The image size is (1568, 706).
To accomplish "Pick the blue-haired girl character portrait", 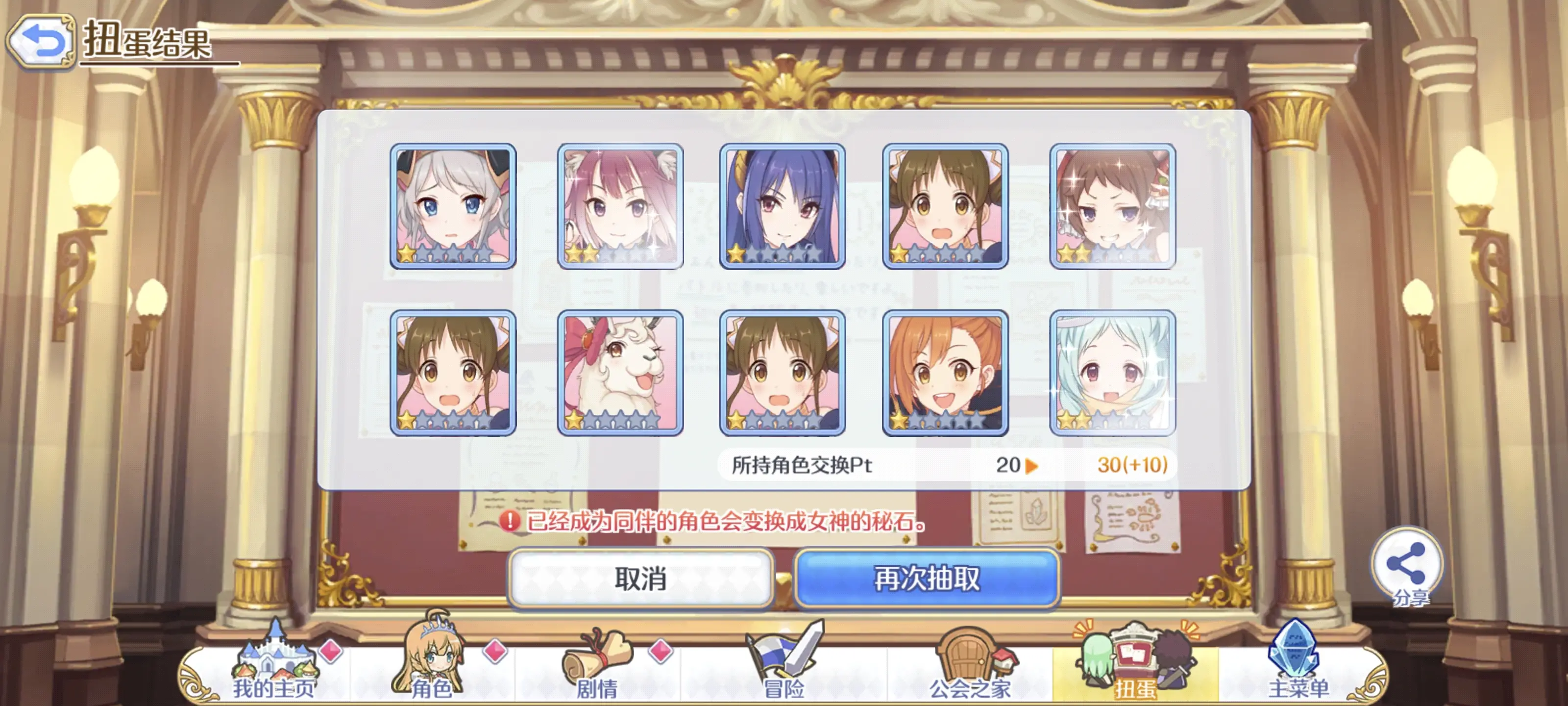I will pos(782,206).
